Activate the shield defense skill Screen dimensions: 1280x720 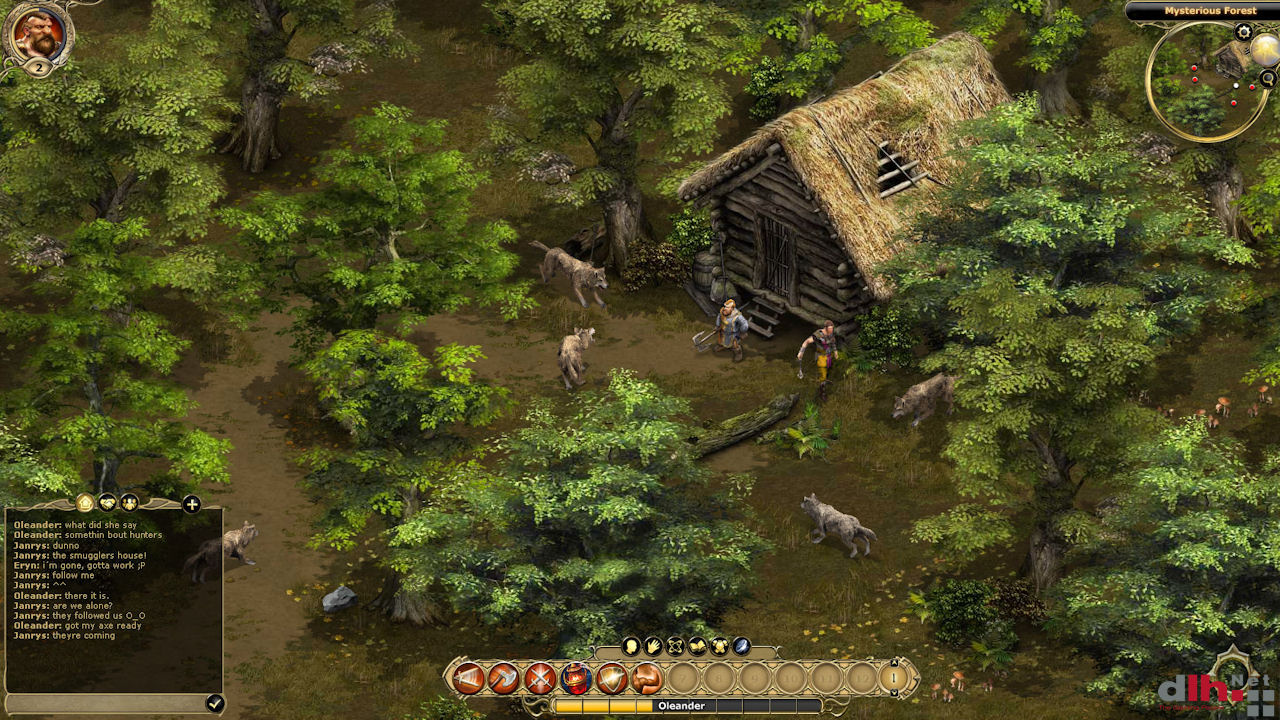tap(612, 679)
